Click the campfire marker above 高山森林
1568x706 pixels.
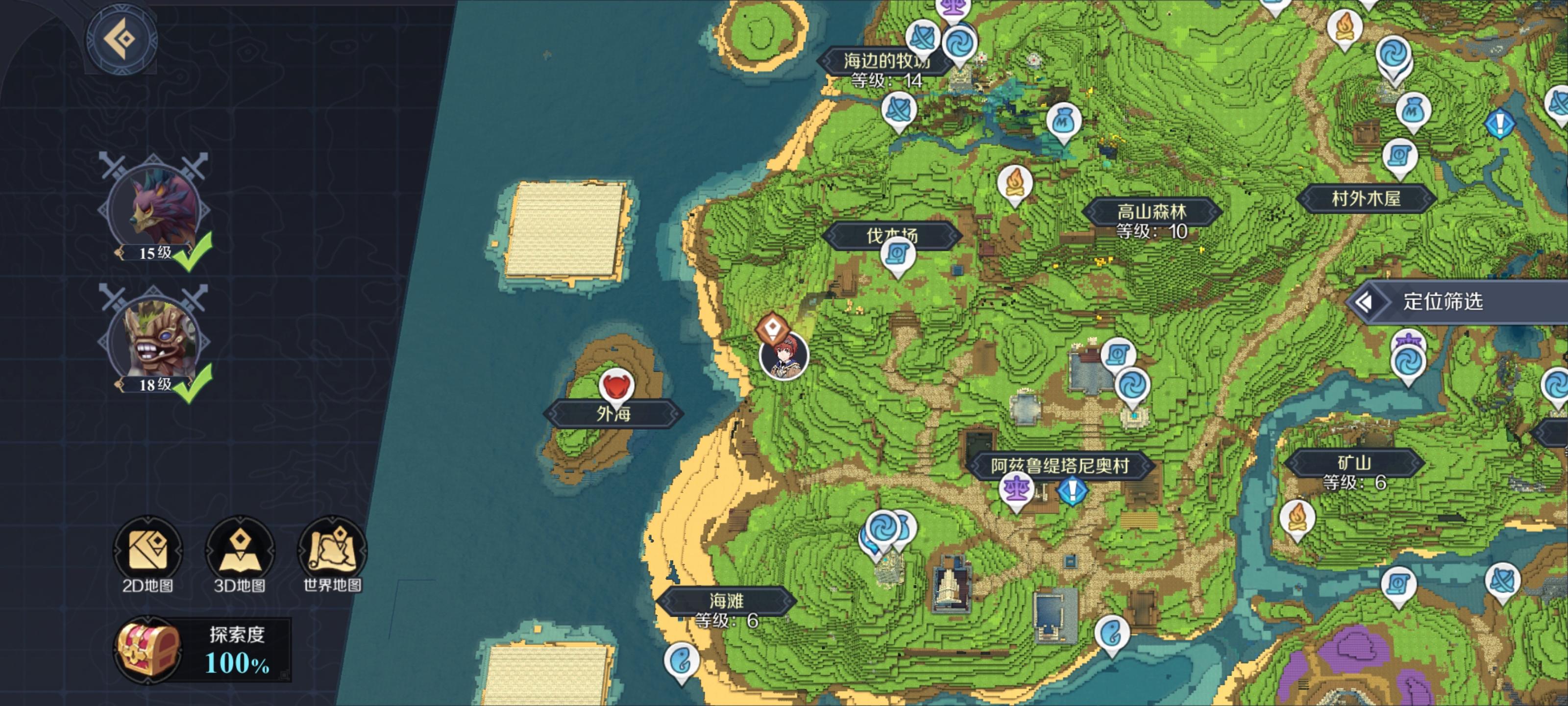[x=1015, y=183]
